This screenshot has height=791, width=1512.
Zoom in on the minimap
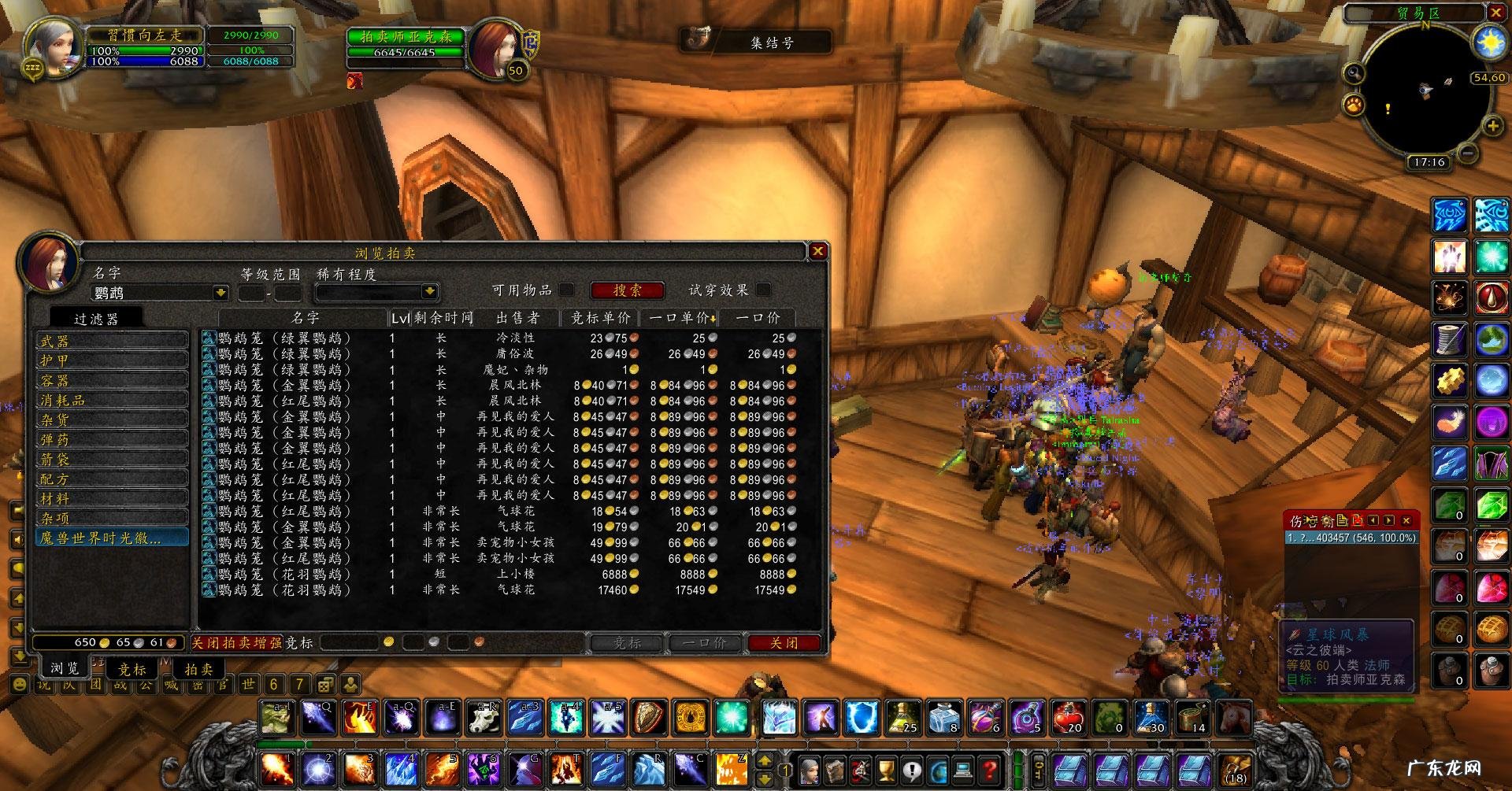[x=1492, y=126]
